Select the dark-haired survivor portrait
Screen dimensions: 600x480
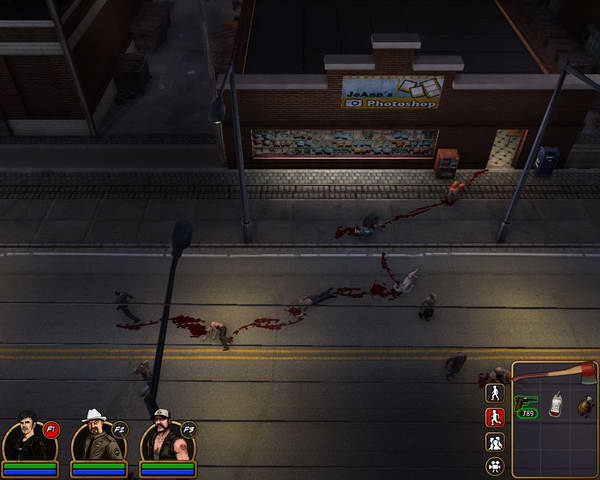29,440
